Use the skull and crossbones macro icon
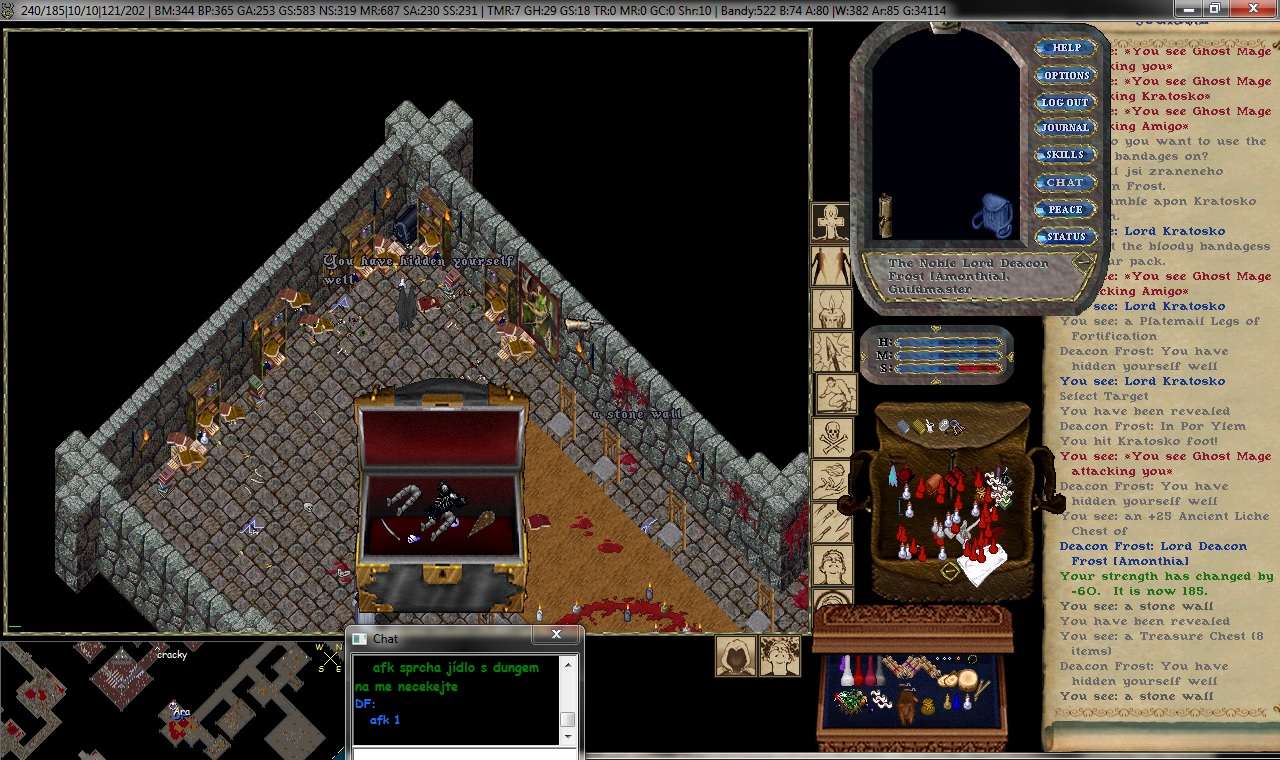 coord(831,436)
